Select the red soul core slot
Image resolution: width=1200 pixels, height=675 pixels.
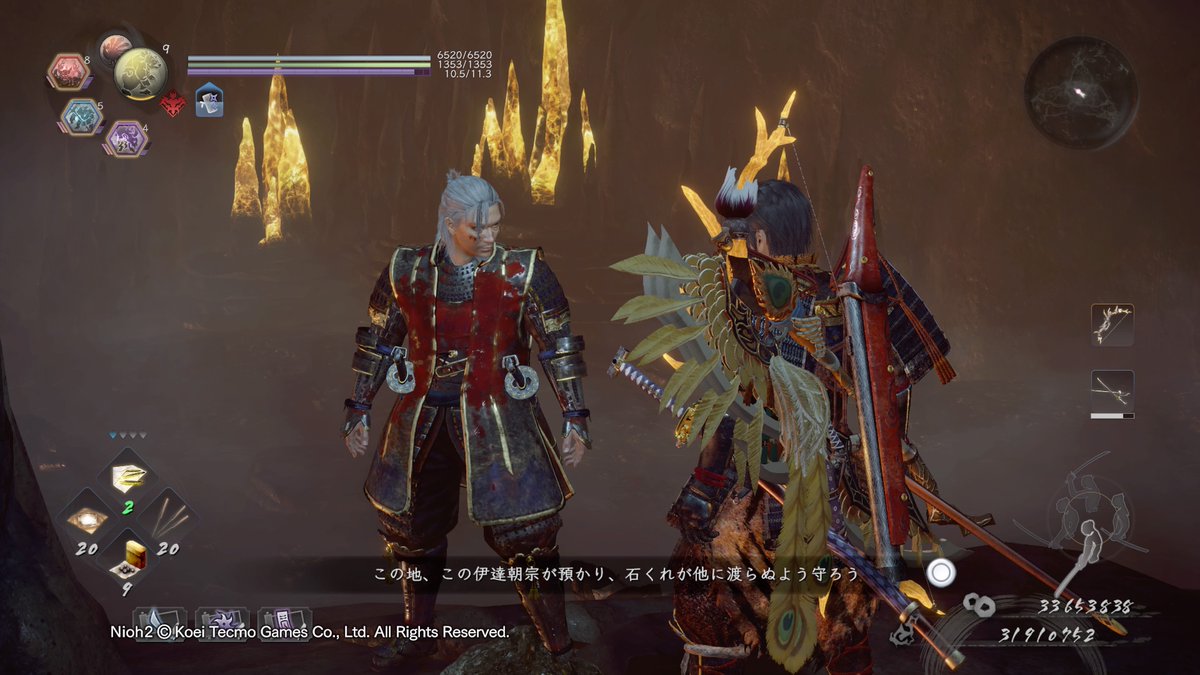coord(68,71)
